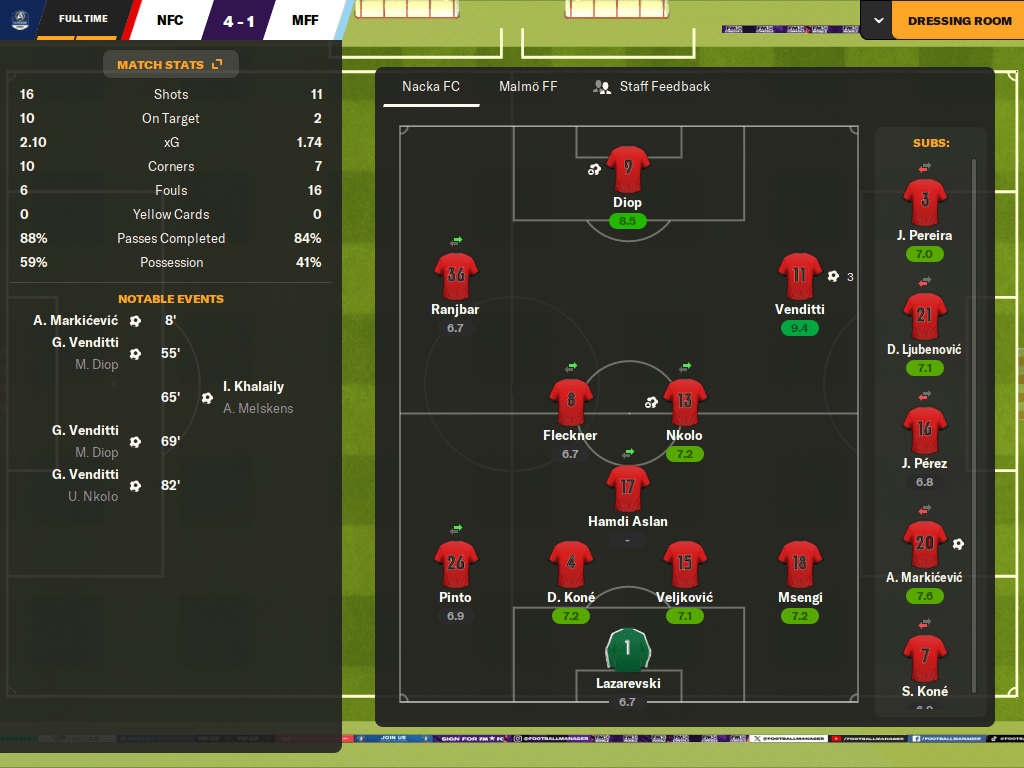
Task: Select Hamdi Aslan's shirt
Action: point(627,489)
